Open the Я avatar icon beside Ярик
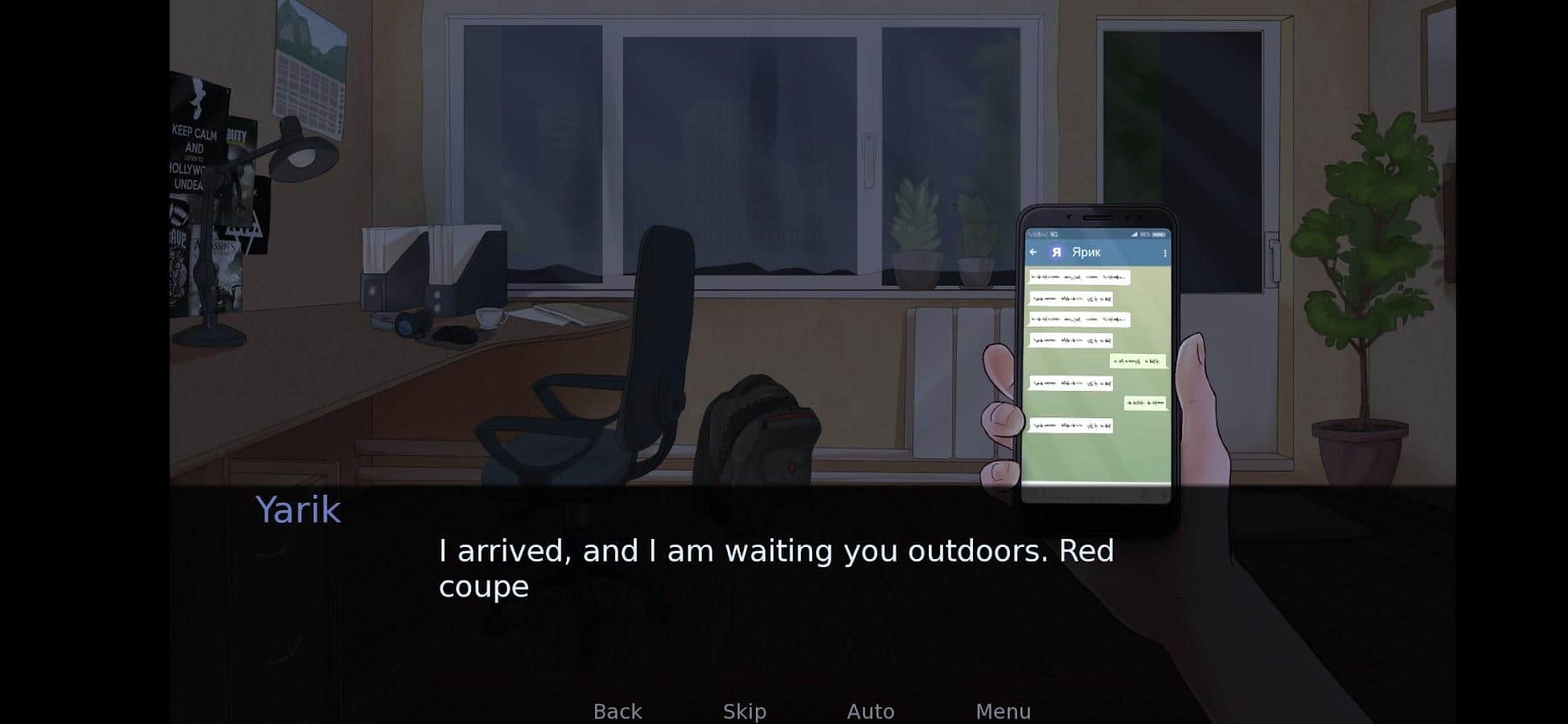 point(1057,252)
